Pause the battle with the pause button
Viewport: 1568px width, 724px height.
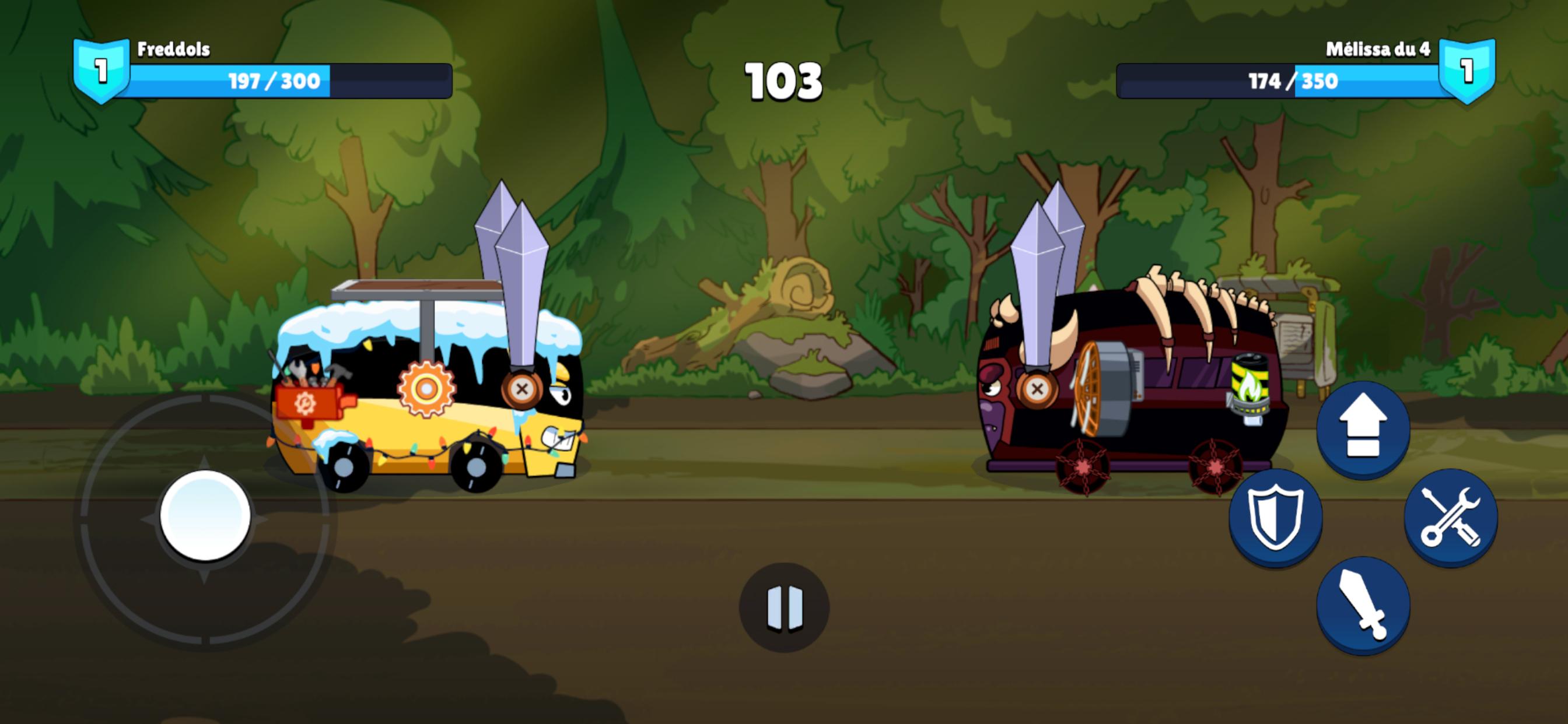pos(784,607)
